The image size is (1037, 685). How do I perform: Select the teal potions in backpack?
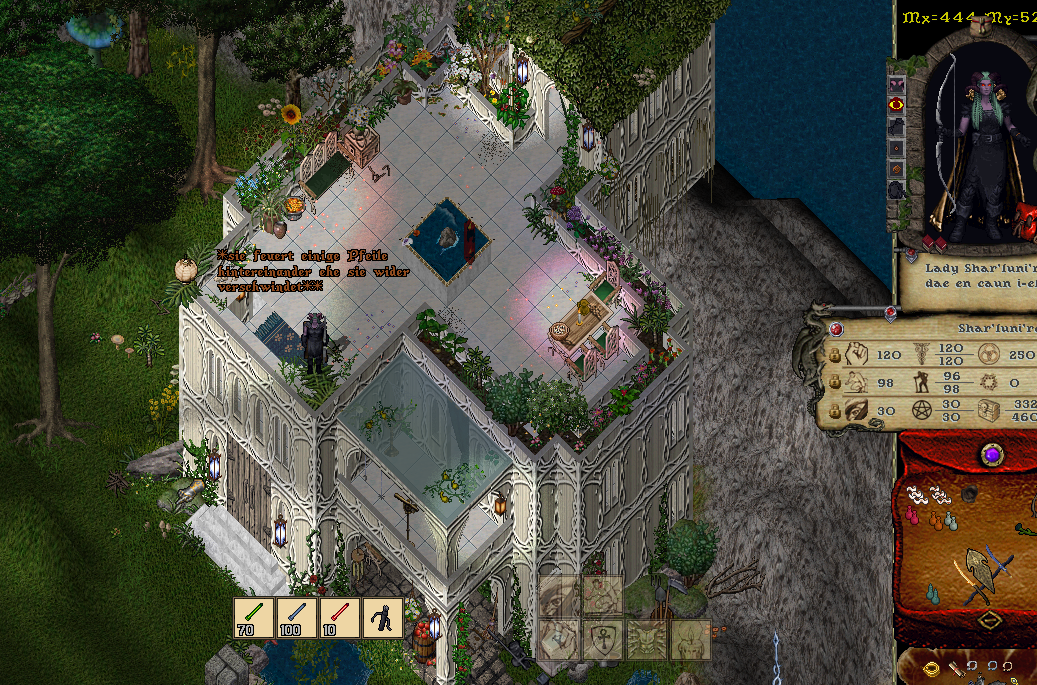click(933, 593)
